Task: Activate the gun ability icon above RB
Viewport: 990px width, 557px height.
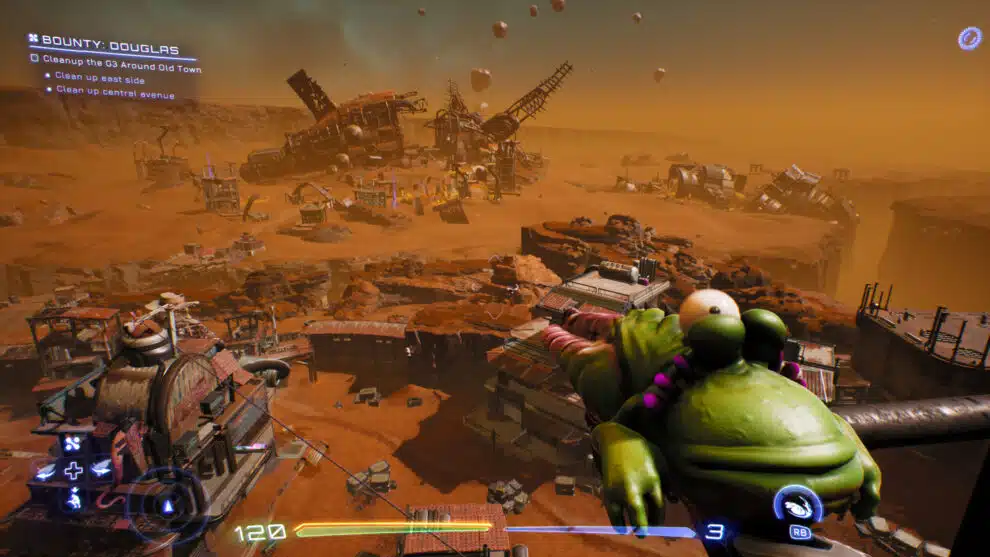Action: (798, 506)
